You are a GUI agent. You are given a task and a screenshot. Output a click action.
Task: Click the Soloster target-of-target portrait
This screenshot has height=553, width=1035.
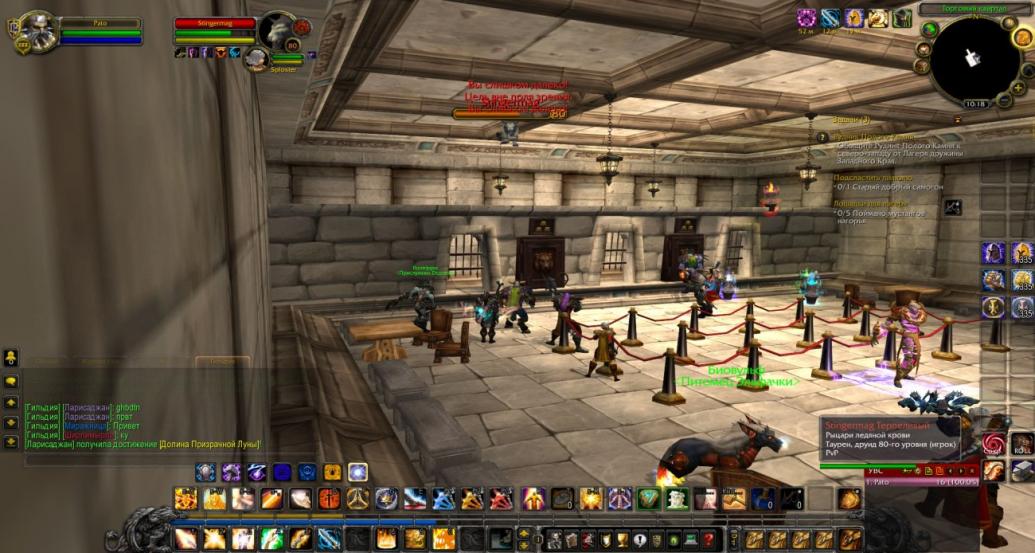[x=256, y=59]
